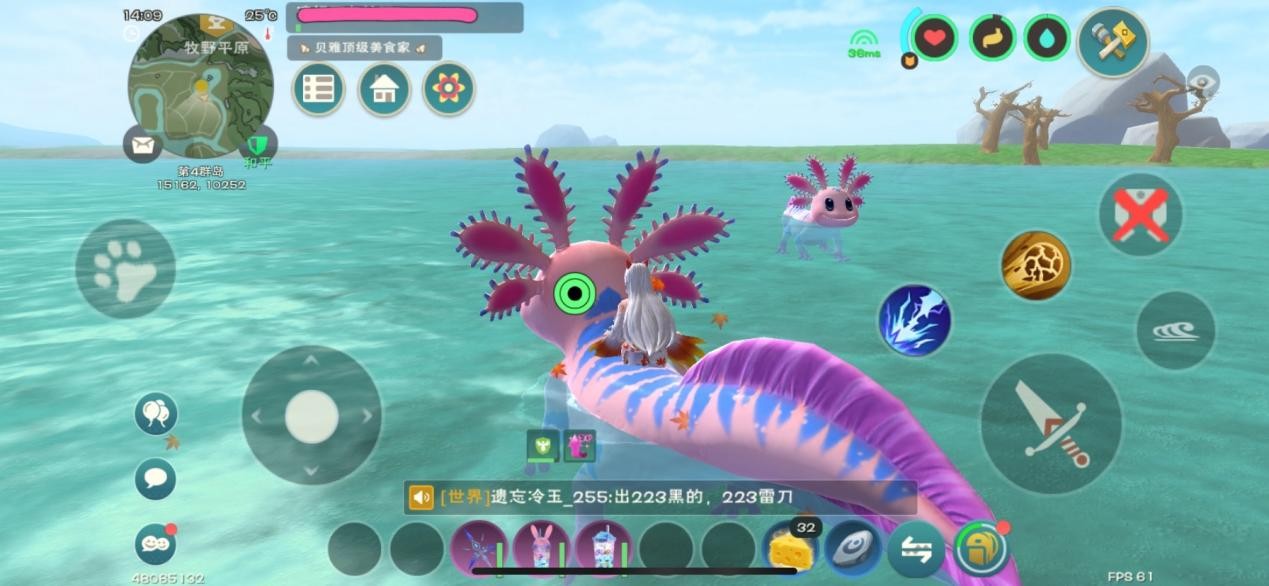This screenshot has height=586, width=1269.
Task: Open the hammer and crafting tools button
Action: tap(1112, 42)
